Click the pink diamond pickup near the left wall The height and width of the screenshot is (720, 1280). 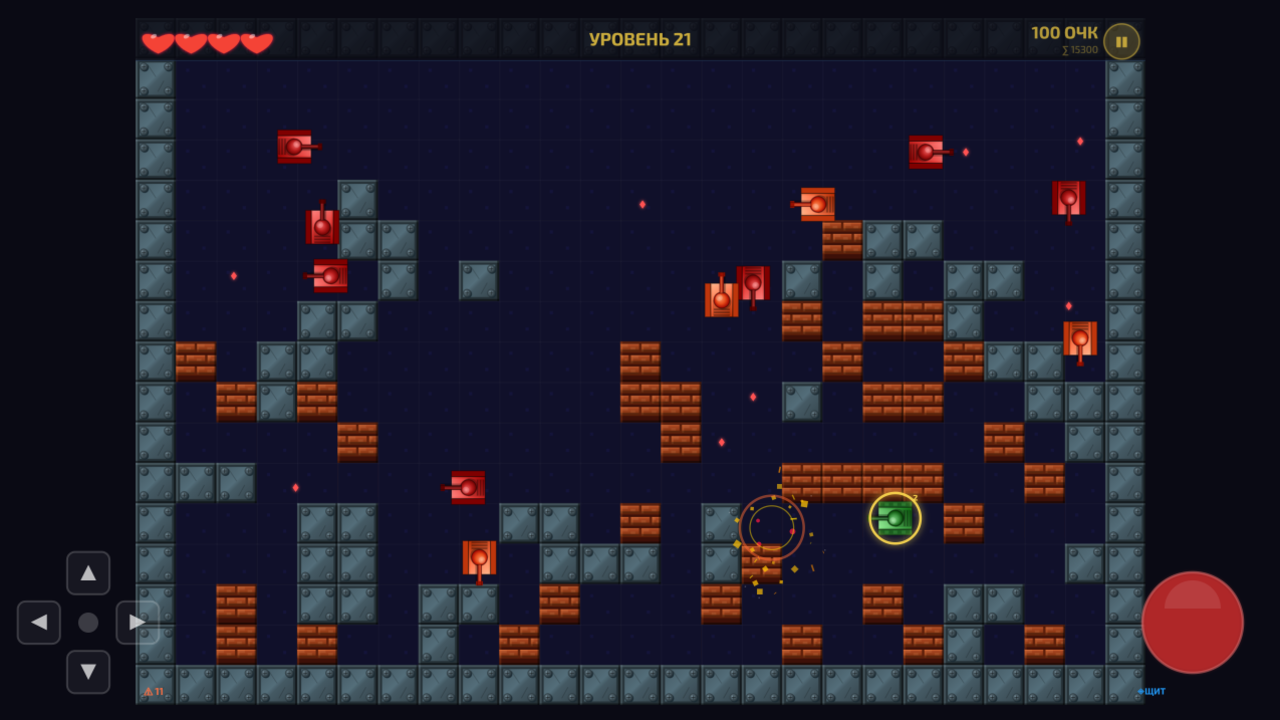(x=236, y=275)
